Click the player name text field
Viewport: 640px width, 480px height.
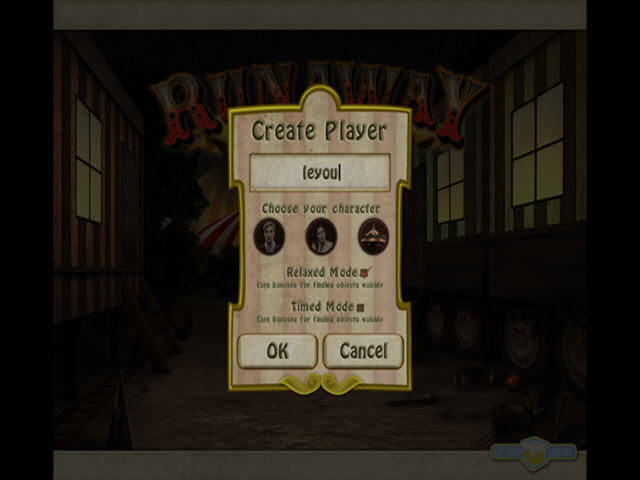tap(319, 173)
